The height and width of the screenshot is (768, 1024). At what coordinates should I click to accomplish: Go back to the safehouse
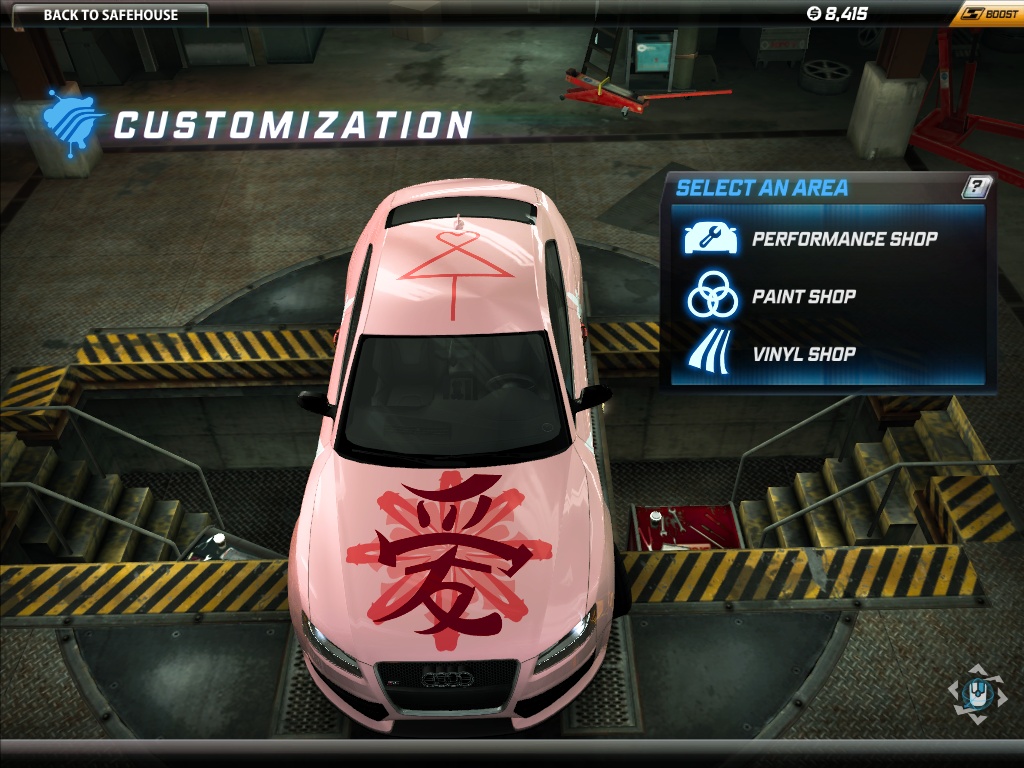pyautogui.click(x=110, y=15)
